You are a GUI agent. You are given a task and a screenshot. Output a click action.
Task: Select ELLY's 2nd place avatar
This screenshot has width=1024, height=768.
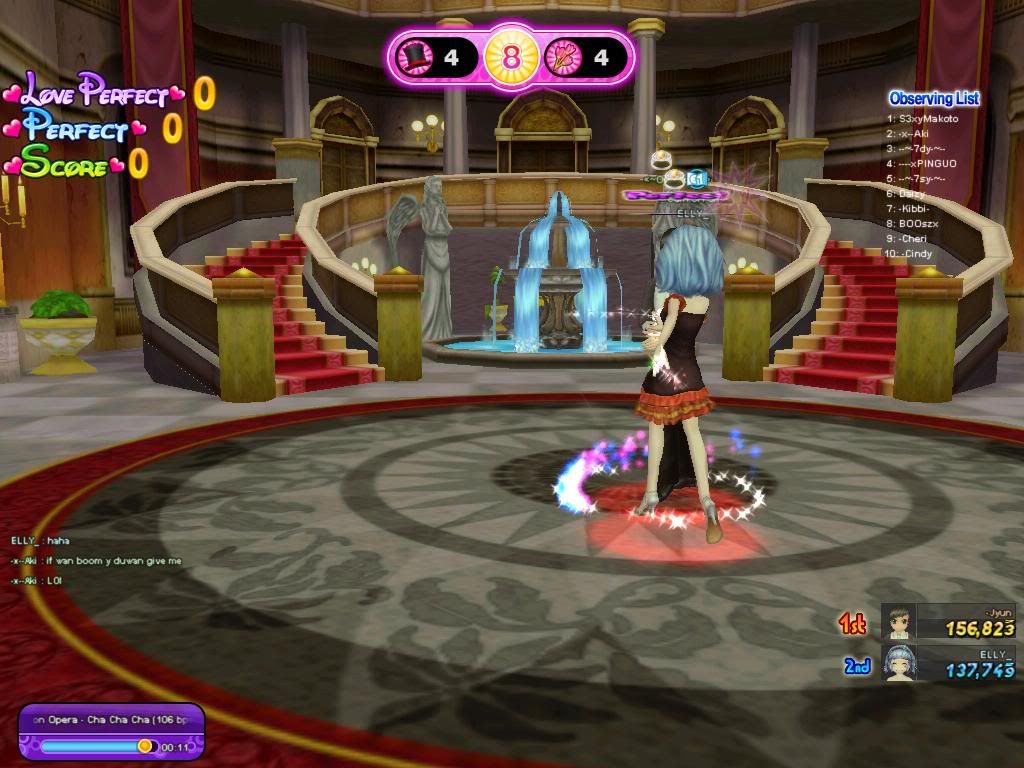tap(898, 663)
